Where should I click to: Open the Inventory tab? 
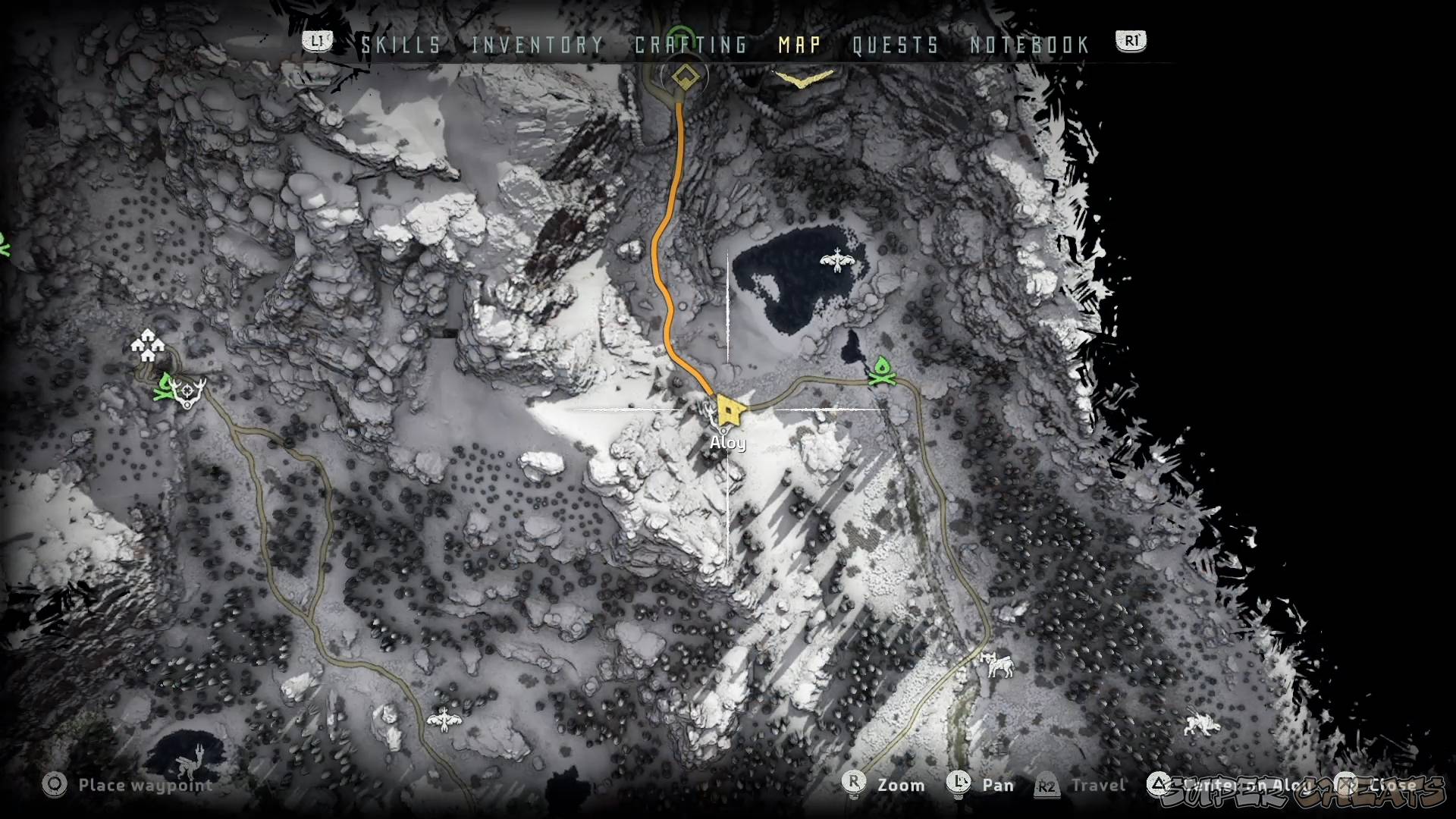[x=538, y=45]
